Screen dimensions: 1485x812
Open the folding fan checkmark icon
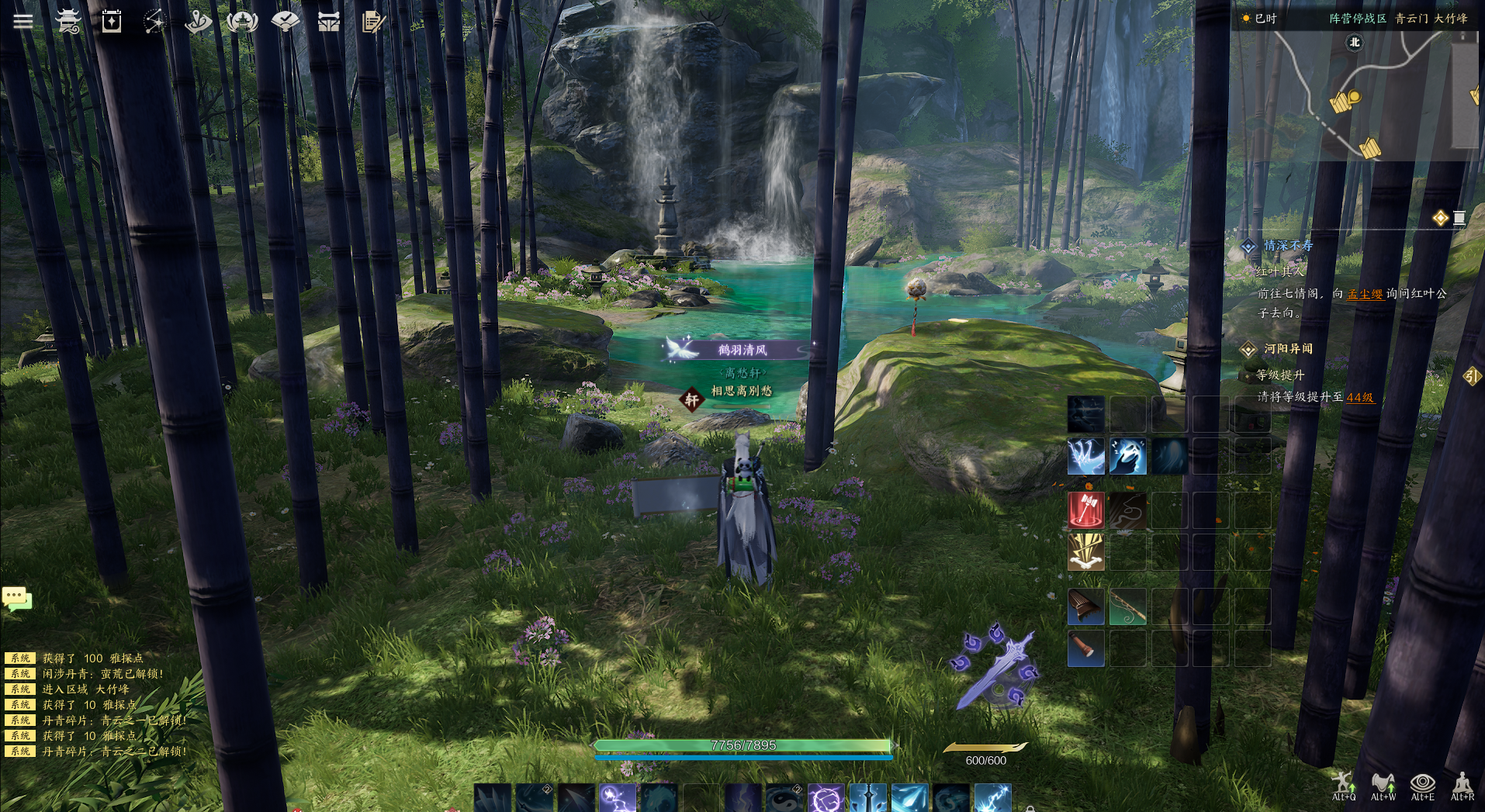point(286,21)
